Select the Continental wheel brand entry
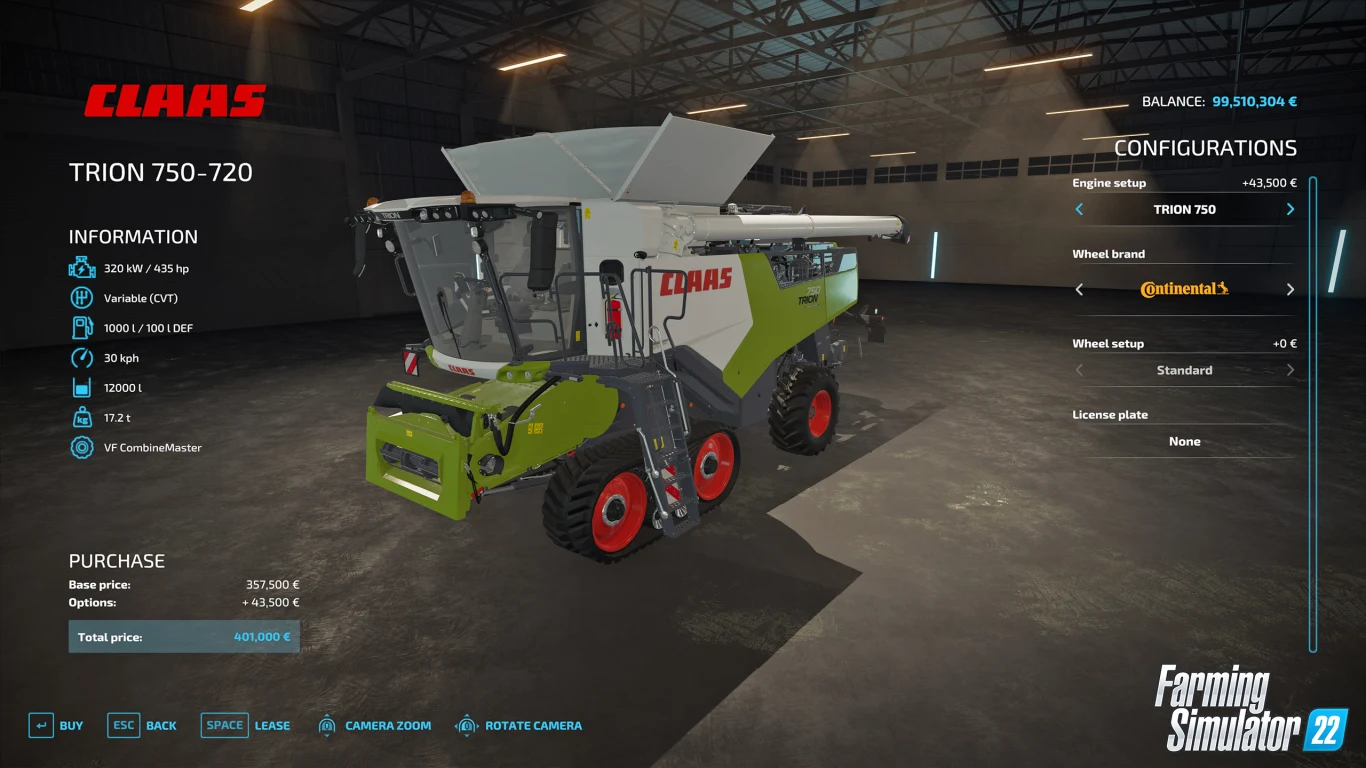Viewport: 1366px width, 768px height. 1184,289
